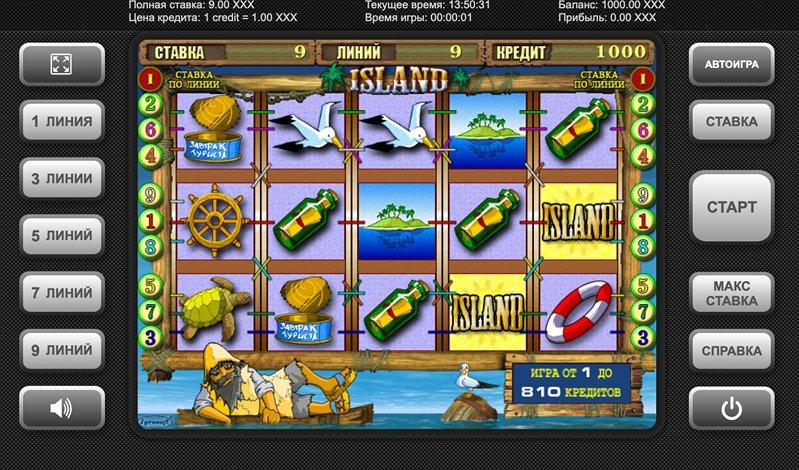Choose the 3 ЛИНИИ button
Image resolution: width=799 pixels, height=470 pixels.
(61, 179)
